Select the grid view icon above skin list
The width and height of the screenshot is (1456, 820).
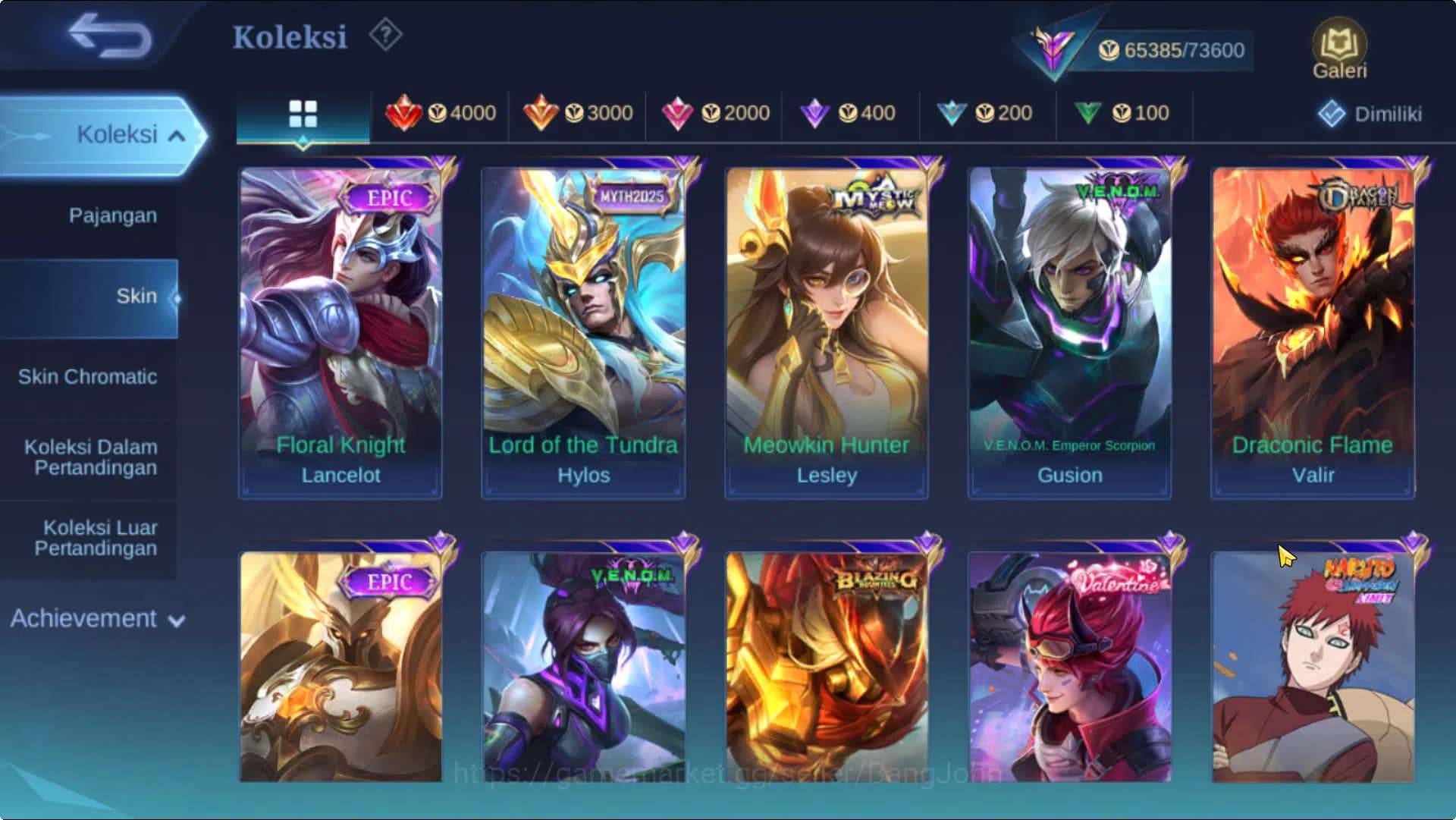coord(303,114)
